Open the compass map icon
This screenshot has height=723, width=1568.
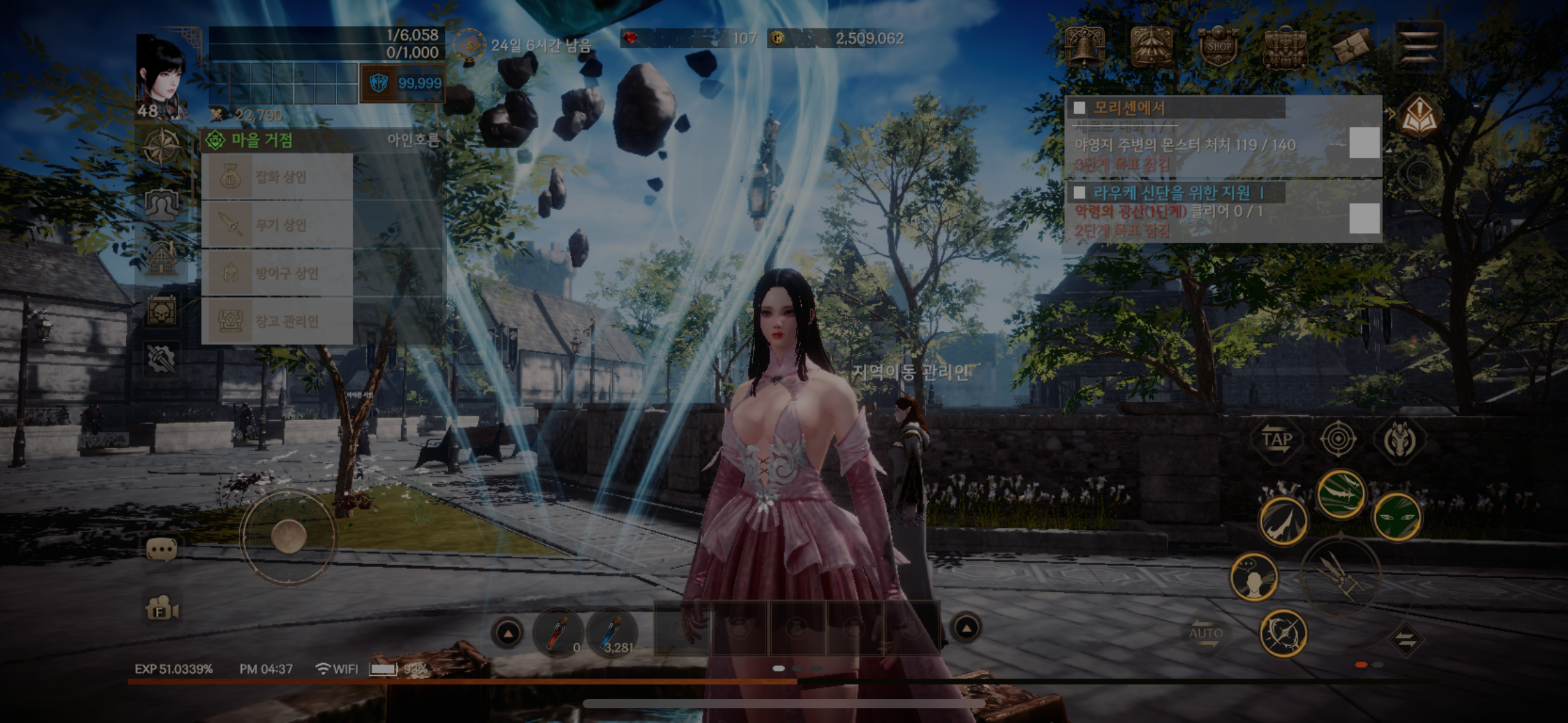[162, 147]
